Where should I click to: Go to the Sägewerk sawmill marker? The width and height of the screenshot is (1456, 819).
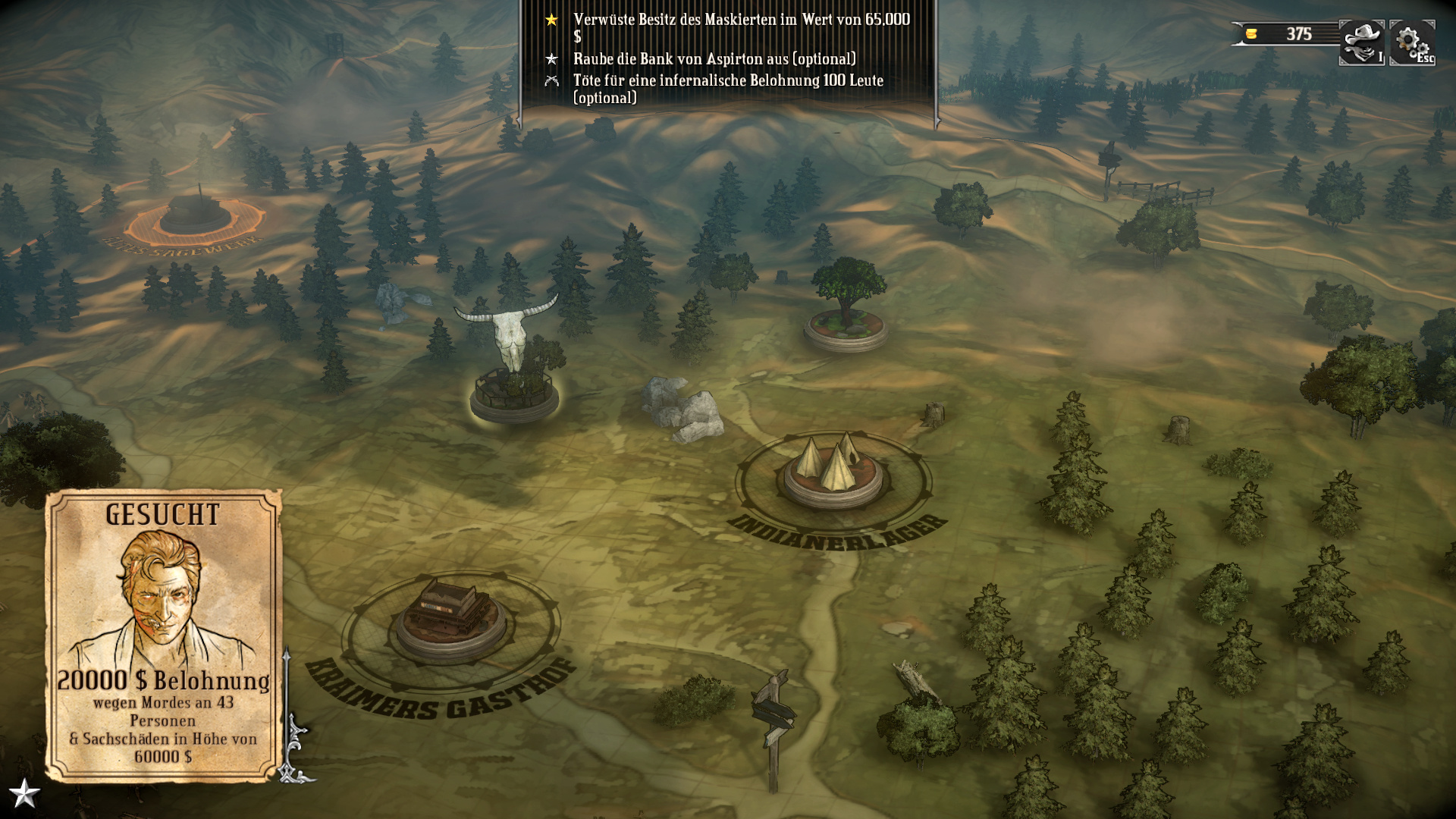pos(196,217)
